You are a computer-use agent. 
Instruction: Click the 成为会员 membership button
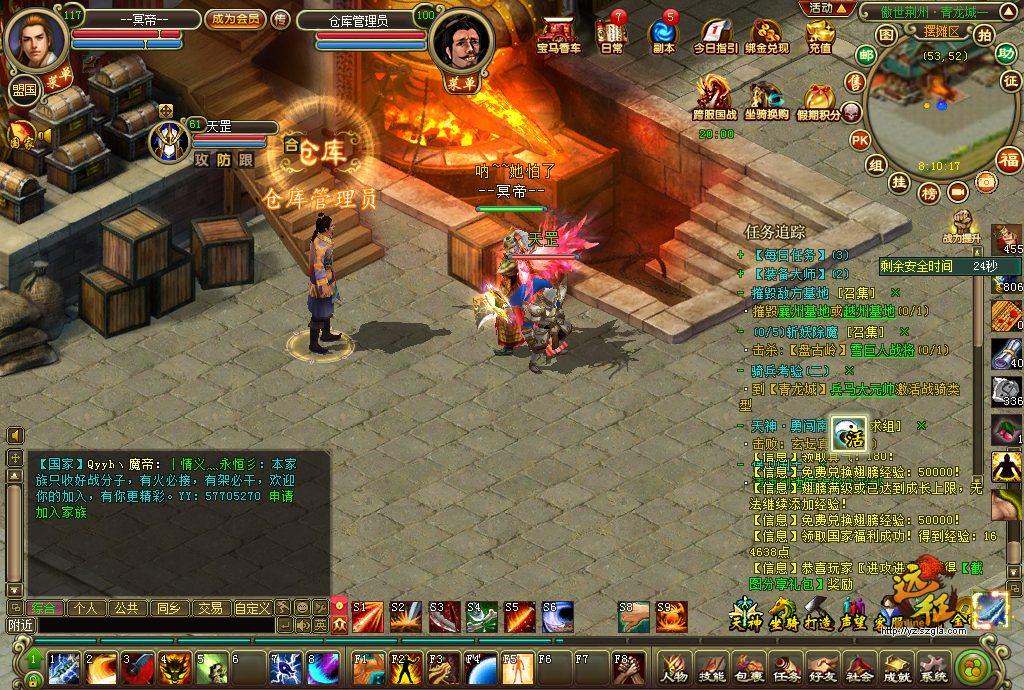click(235, 19)
